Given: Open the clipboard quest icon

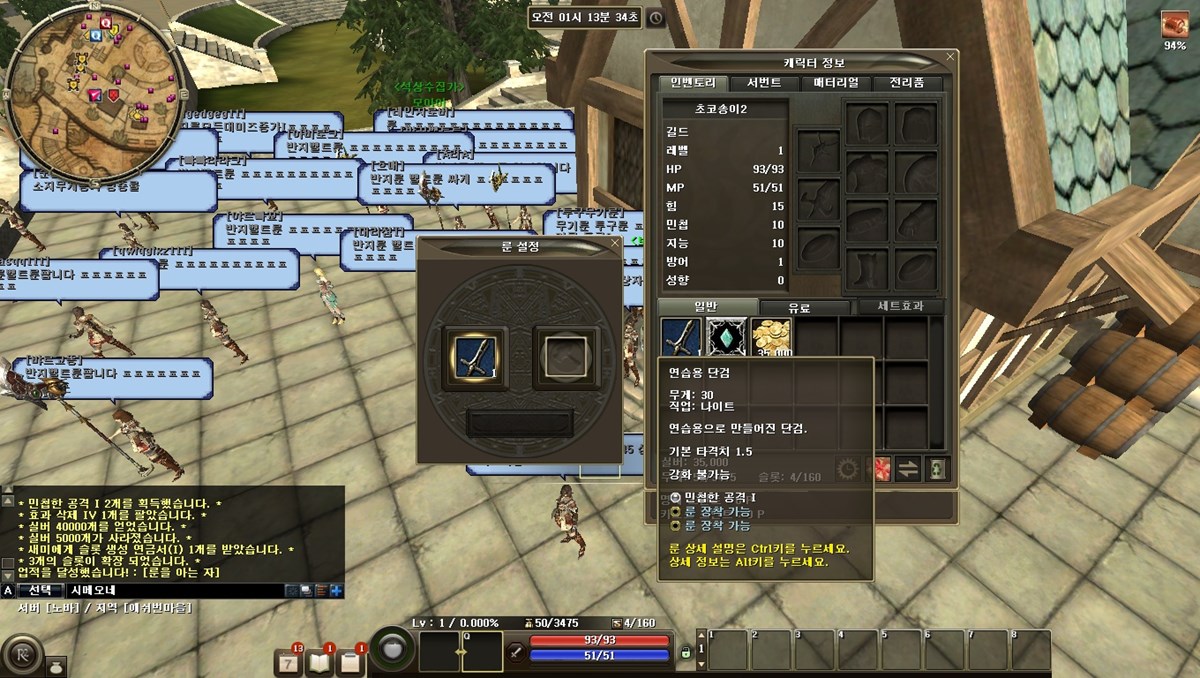Looking at the screenshot, I should (x=350, y=661).
